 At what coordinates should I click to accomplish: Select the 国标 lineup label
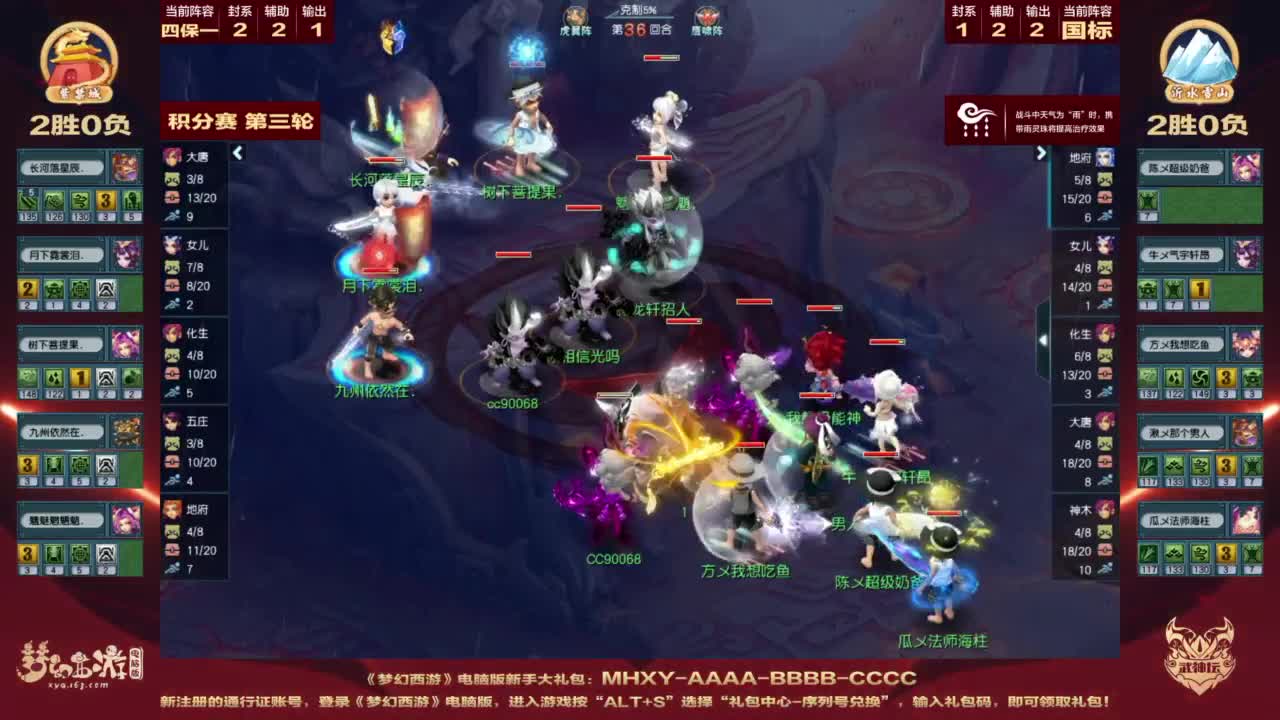click(1088, 31)
